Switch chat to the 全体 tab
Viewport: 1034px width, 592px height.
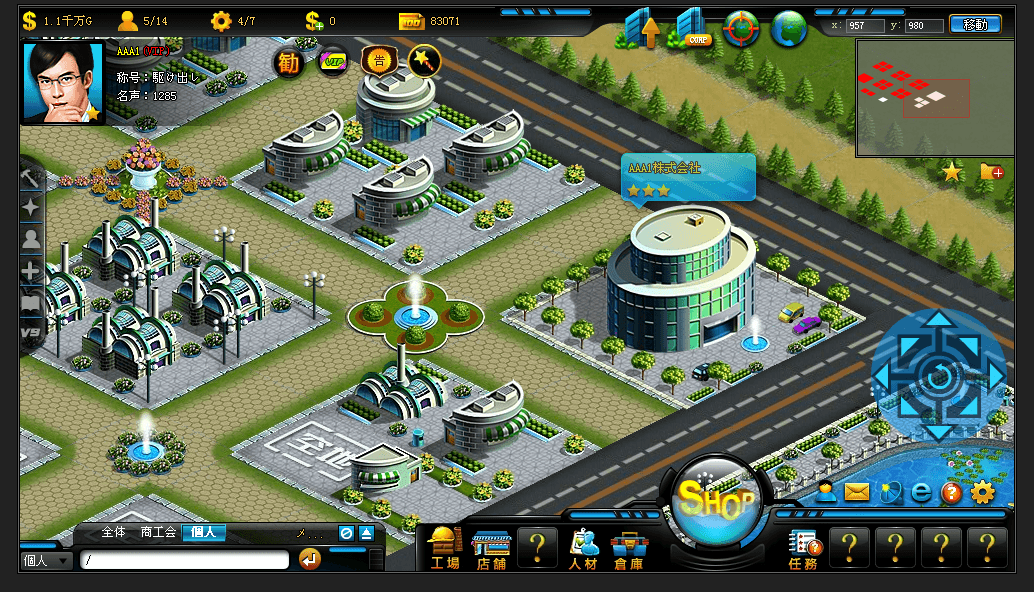(x=114, y=532)
